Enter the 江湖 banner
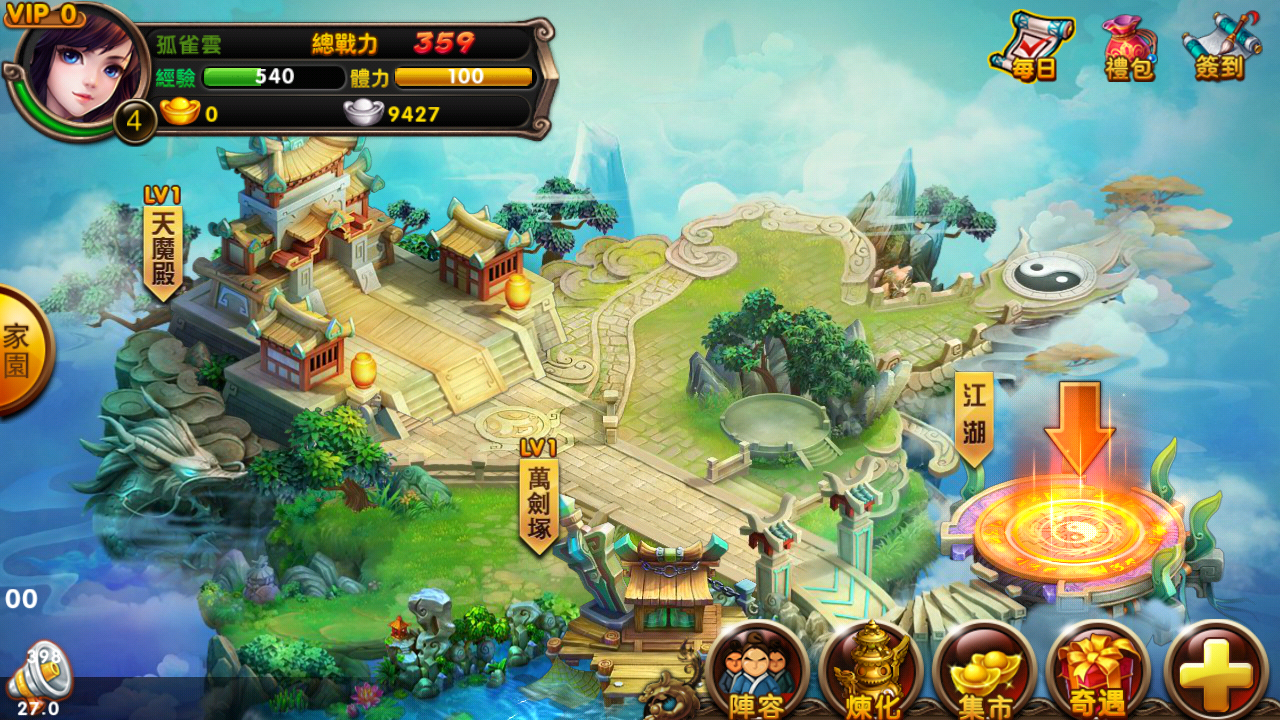 pyautogui.click(x=974, y=417)
